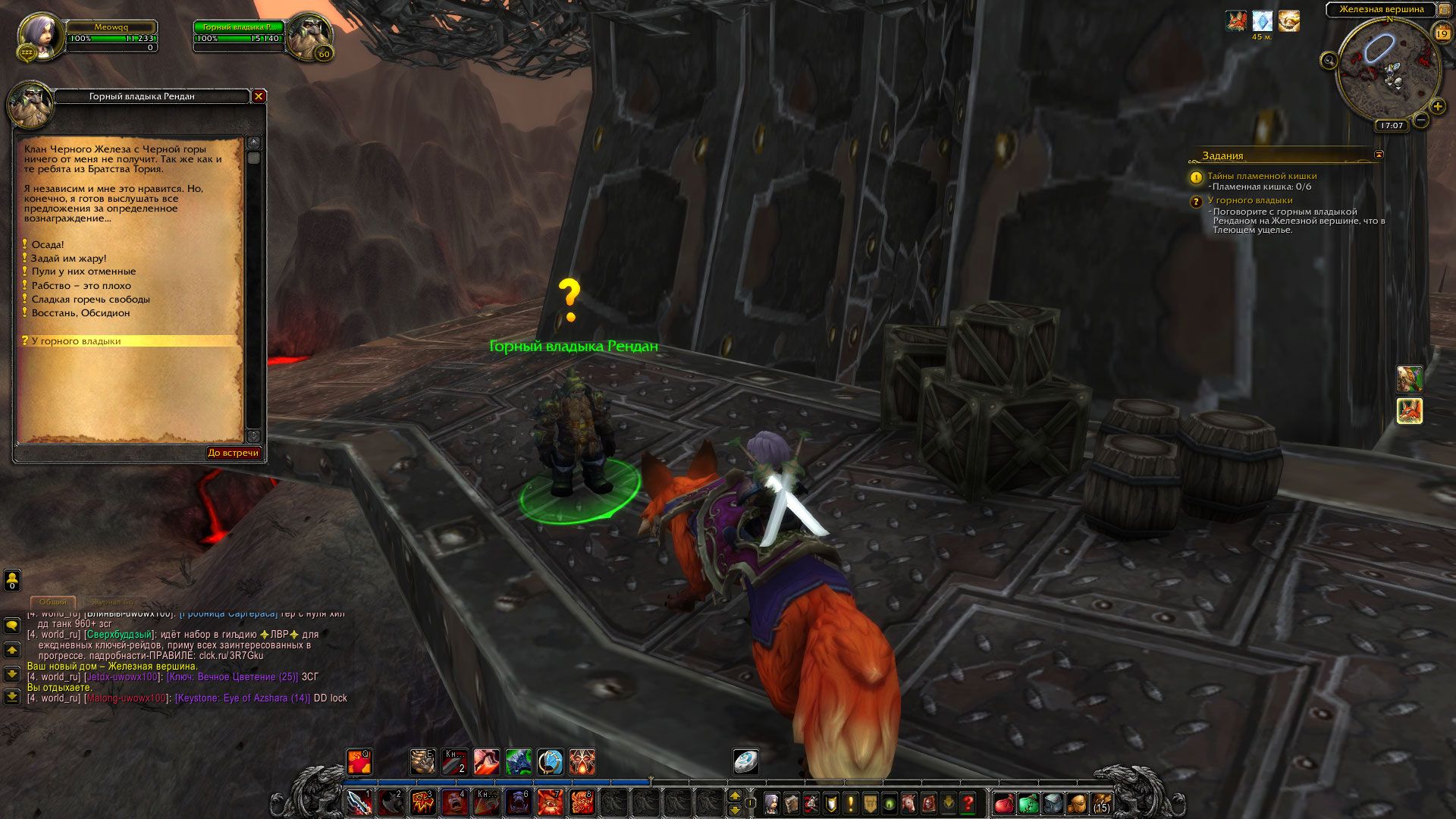Select the quest "Рабство – это плохо"

pos(81,286)
